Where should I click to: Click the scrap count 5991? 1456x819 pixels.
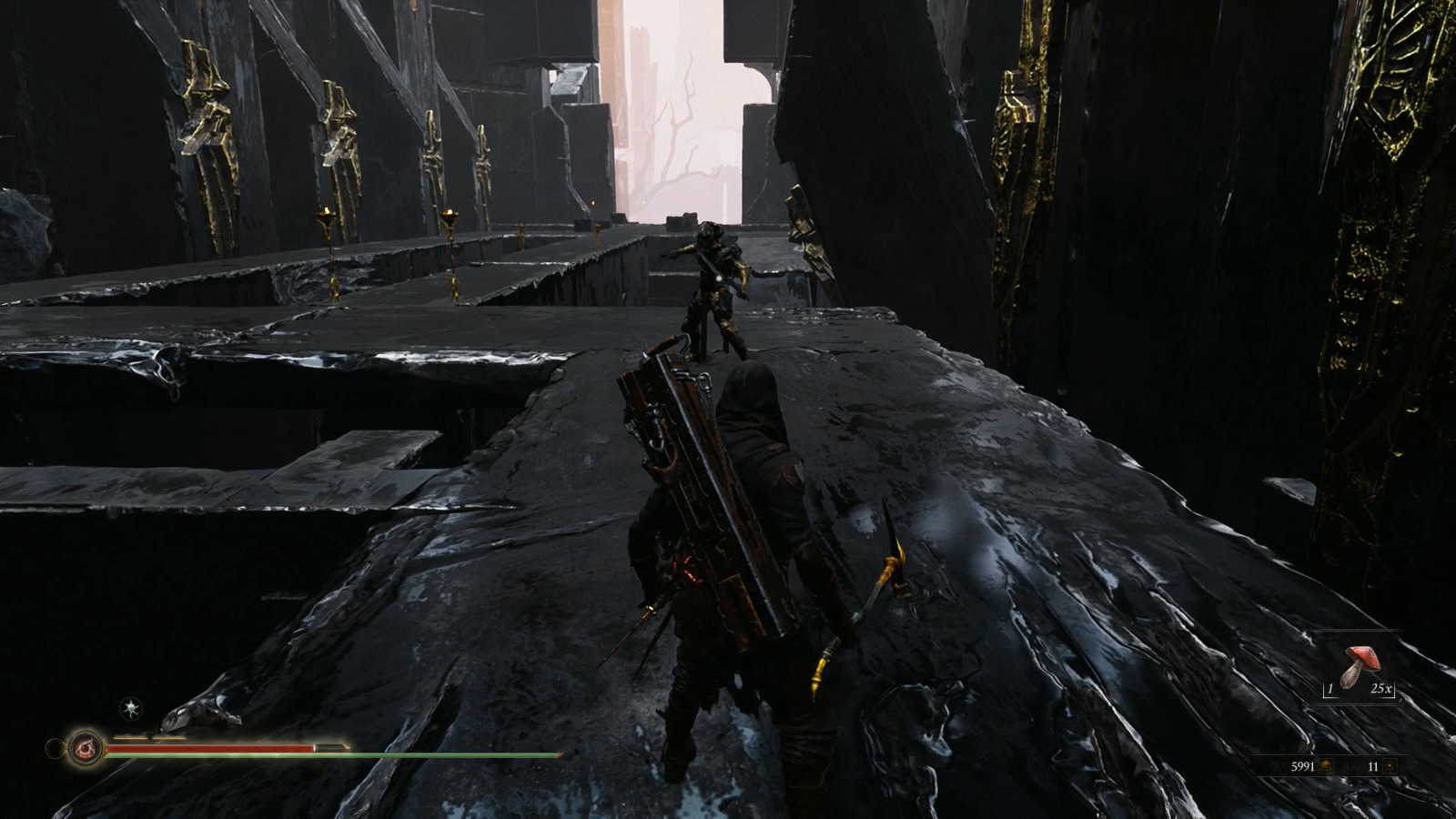pos(1304,766)
